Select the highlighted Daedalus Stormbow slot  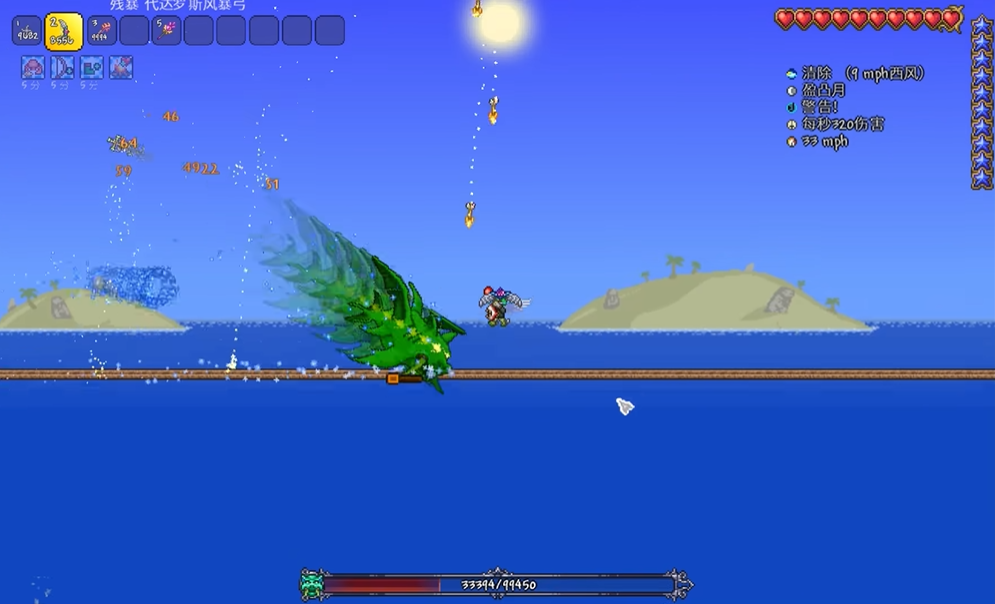tap(64, 31)
